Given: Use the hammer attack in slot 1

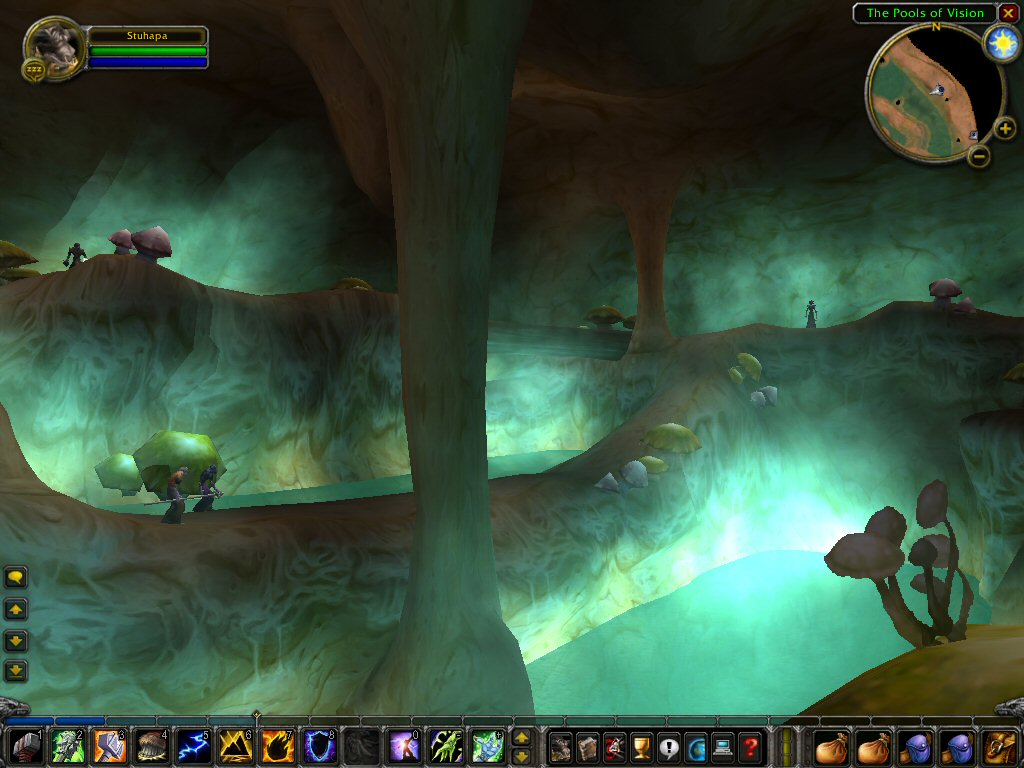Looking at the screenshot, I should point(25,747).
